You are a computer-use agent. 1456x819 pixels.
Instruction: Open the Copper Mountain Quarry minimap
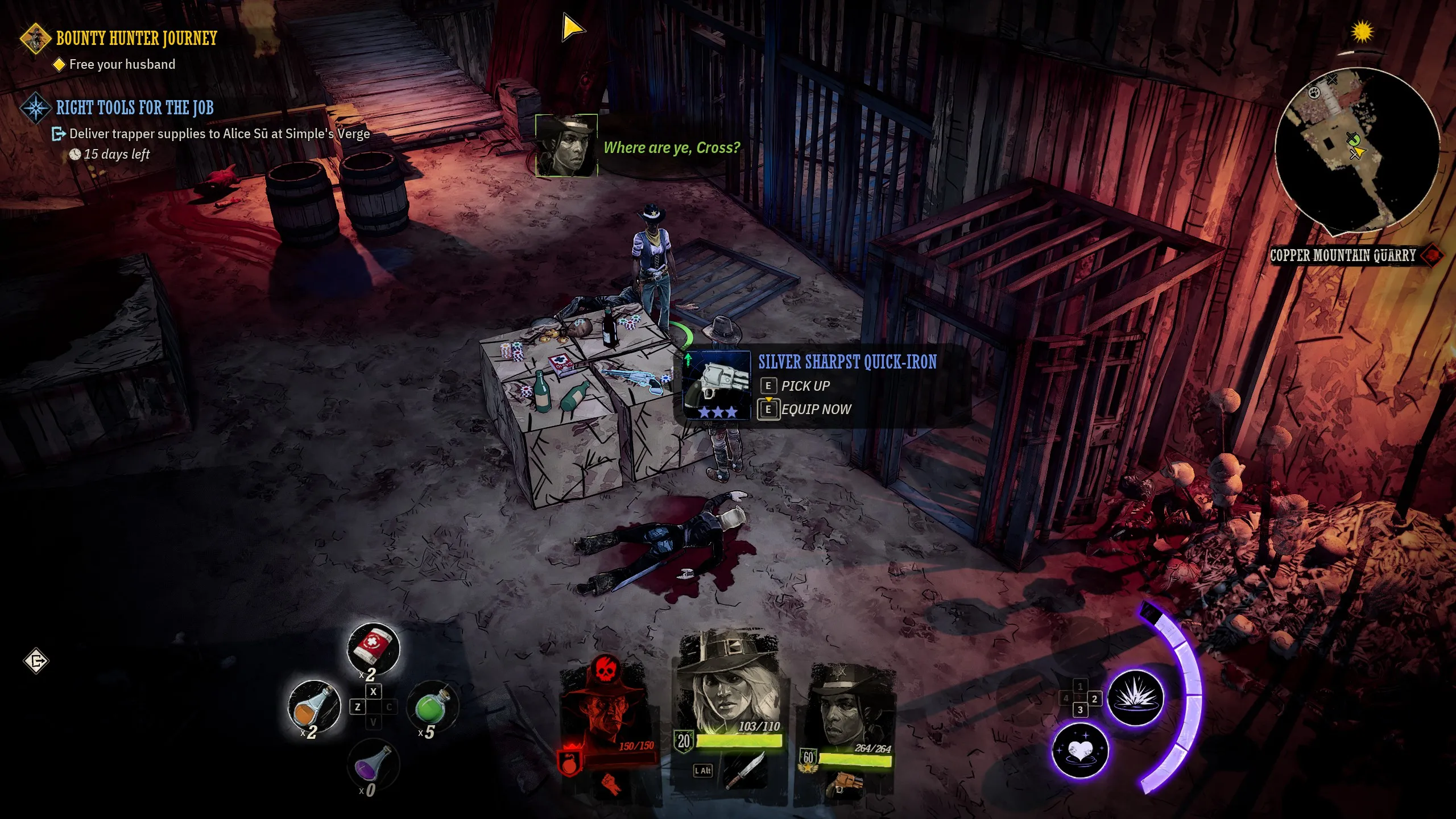[1356, 150]
